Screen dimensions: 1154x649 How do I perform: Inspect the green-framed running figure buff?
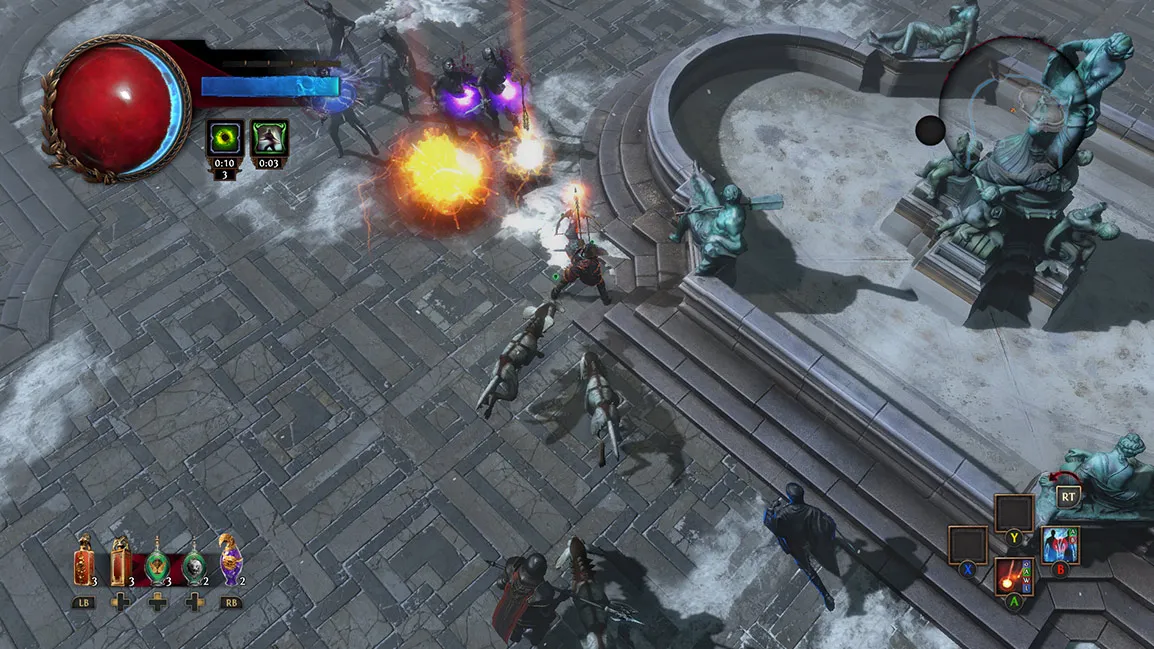tap(270, 139)
